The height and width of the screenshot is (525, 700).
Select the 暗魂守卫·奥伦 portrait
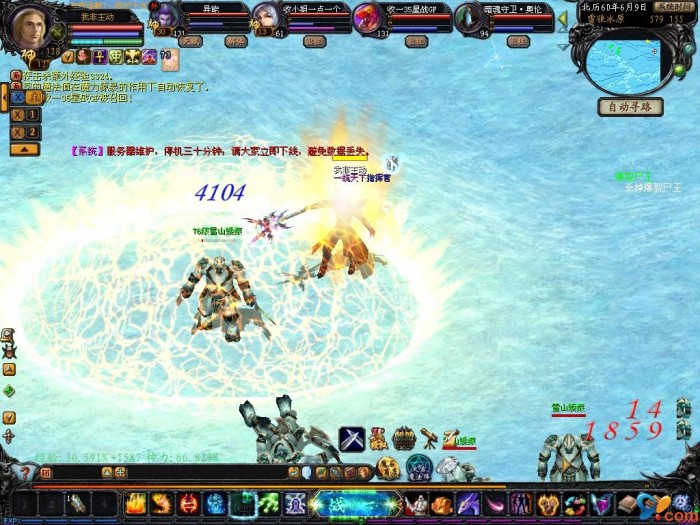[468, 18]
